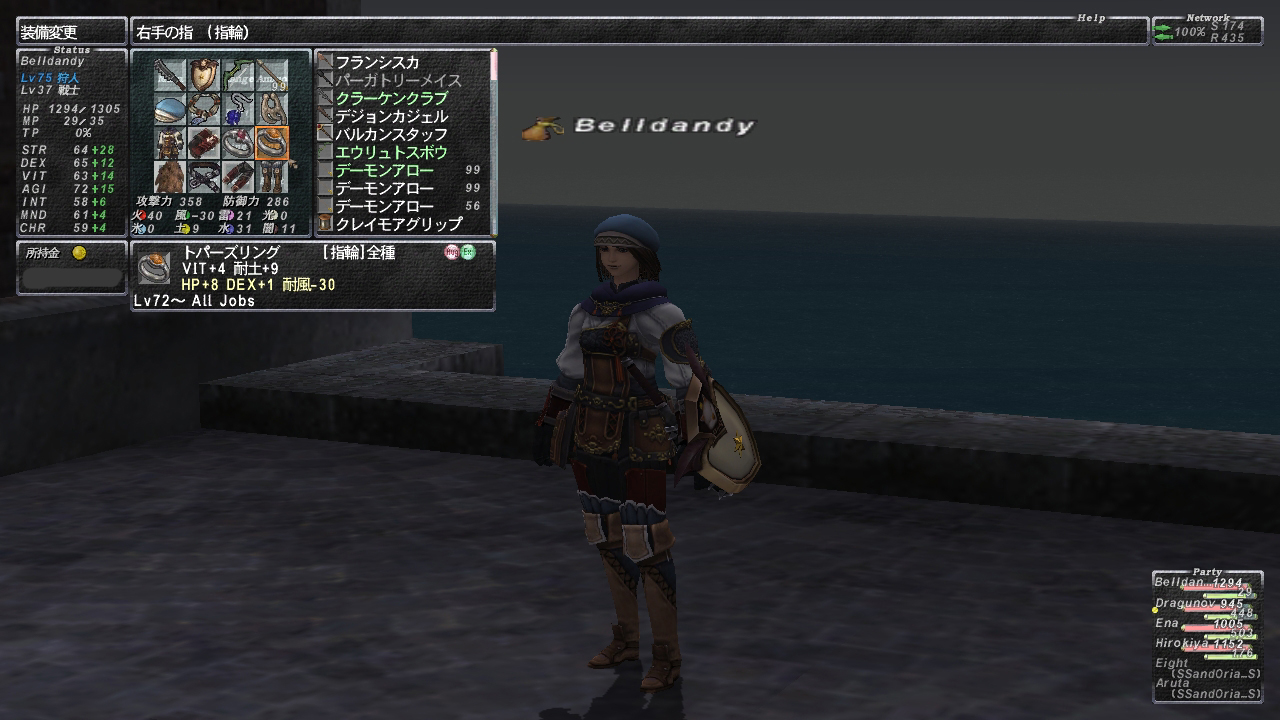Select the ruby ring slot
The image size is (1280, 720).
pyautogui.click(x=238, y=143)
